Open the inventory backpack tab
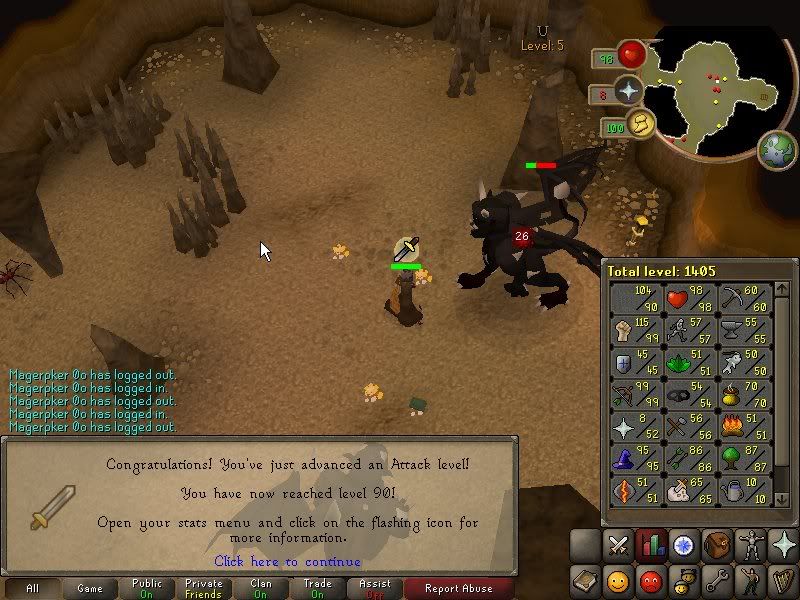This screenshot has height=600, width=800. tap(716, 546)
